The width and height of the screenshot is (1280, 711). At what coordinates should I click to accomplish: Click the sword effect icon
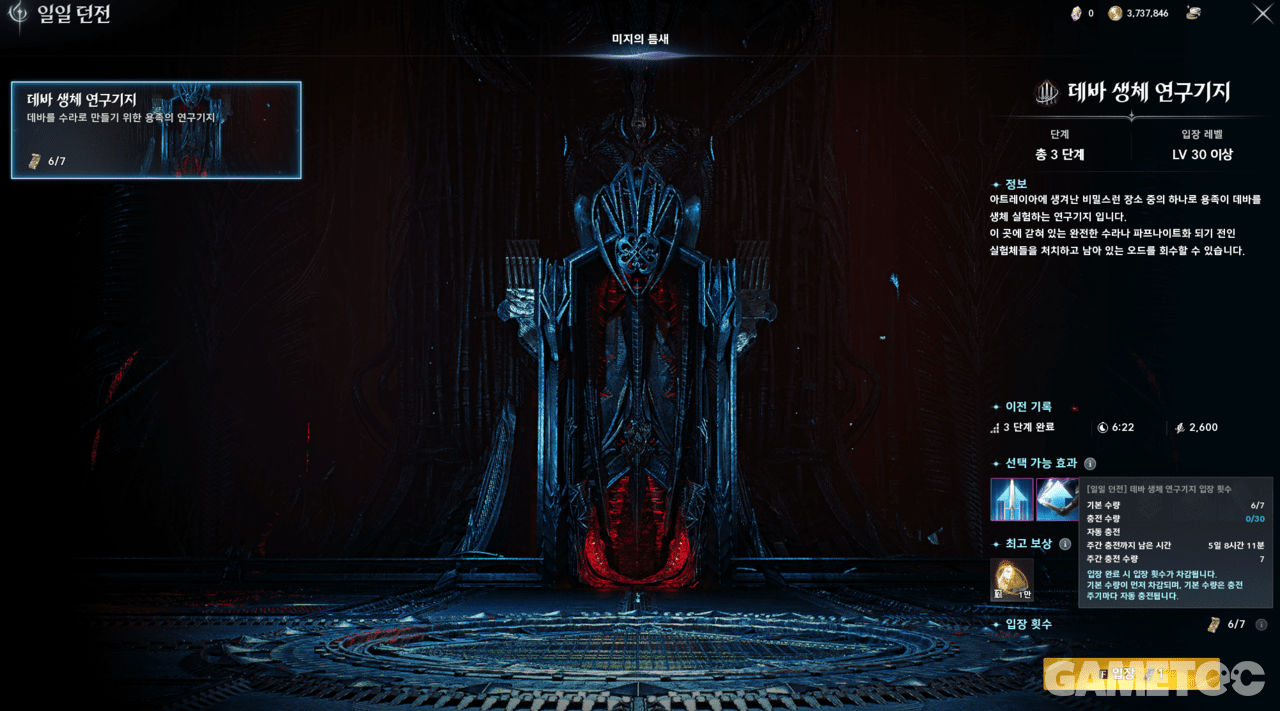coord(1011,499)
